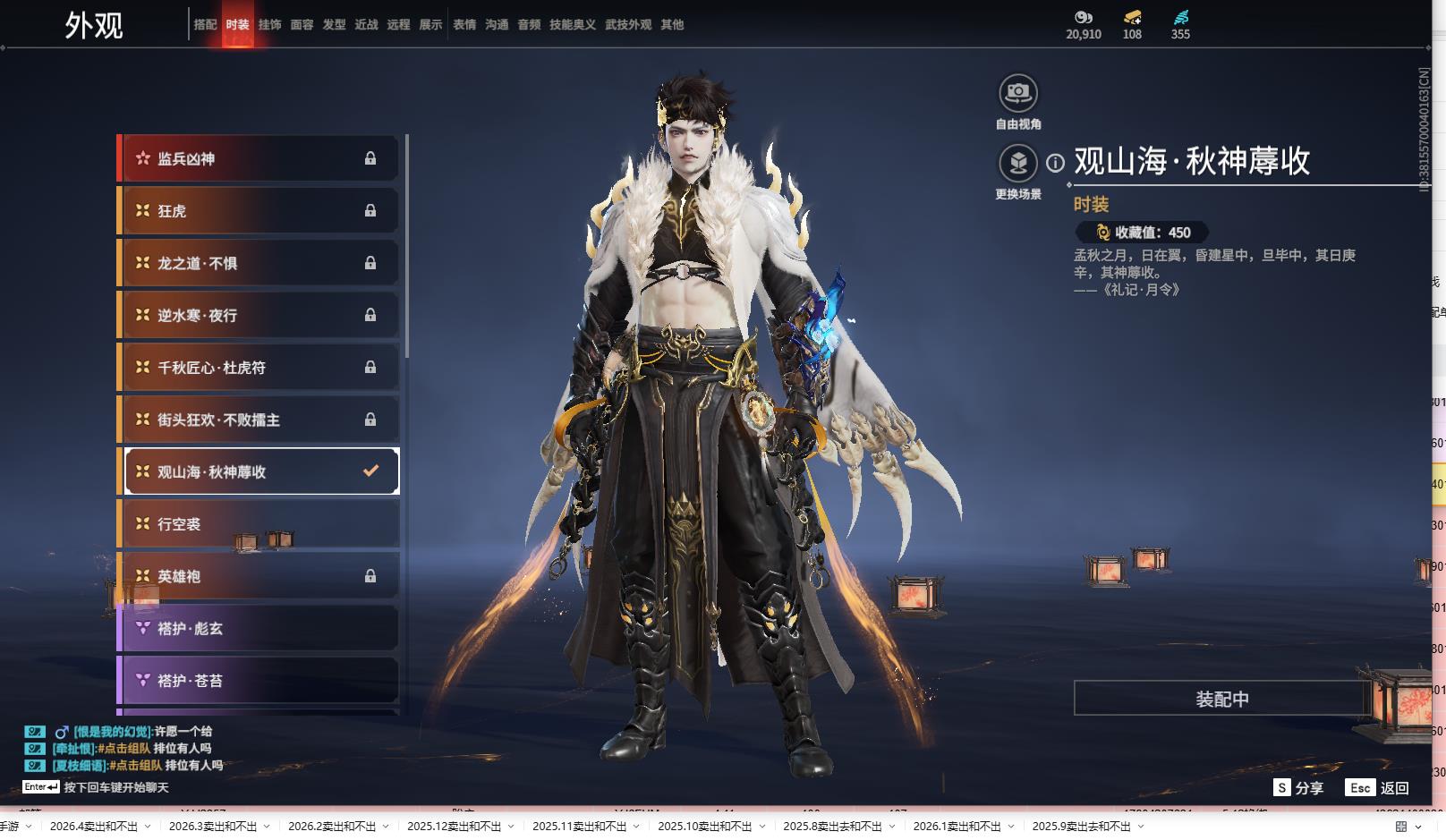
Task: Share the outfit with 分享
Action: click(1298, 787)
